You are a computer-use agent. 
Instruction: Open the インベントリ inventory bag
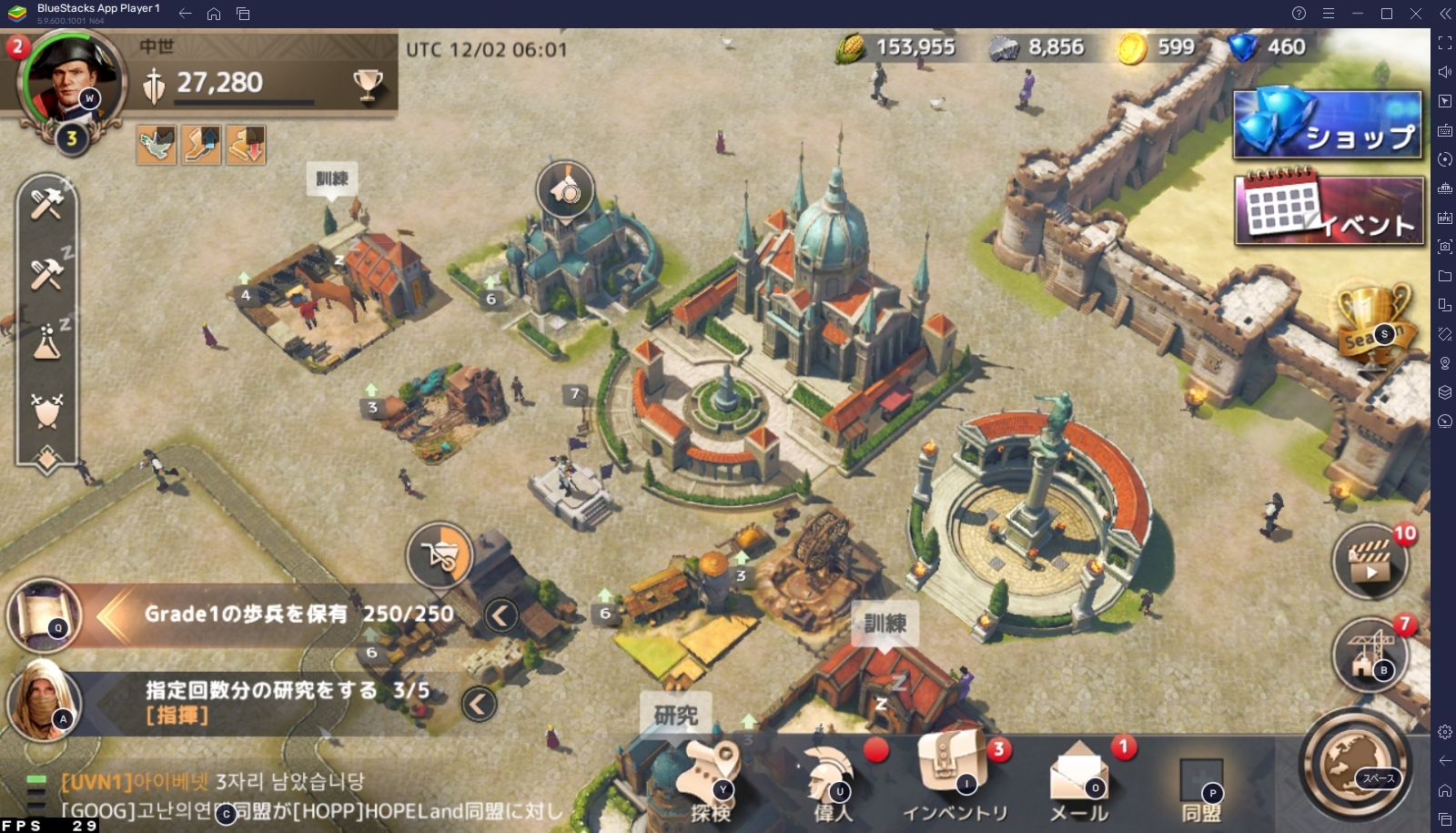point(955,779)
